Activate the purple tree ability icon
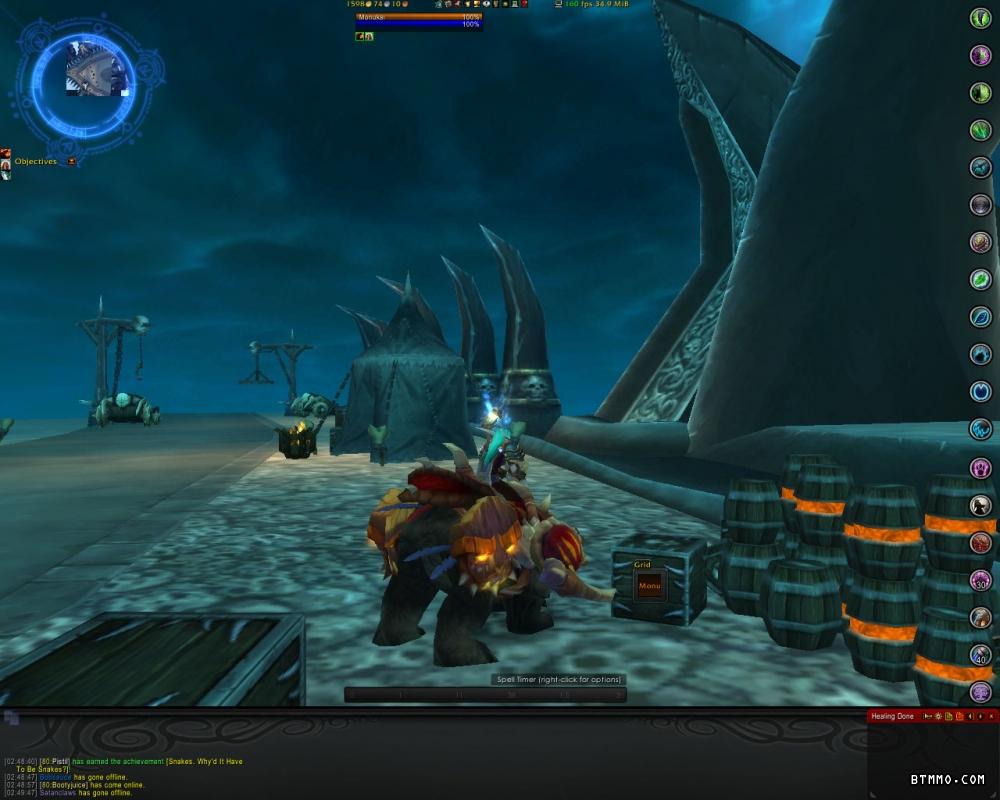 [980, 692]
